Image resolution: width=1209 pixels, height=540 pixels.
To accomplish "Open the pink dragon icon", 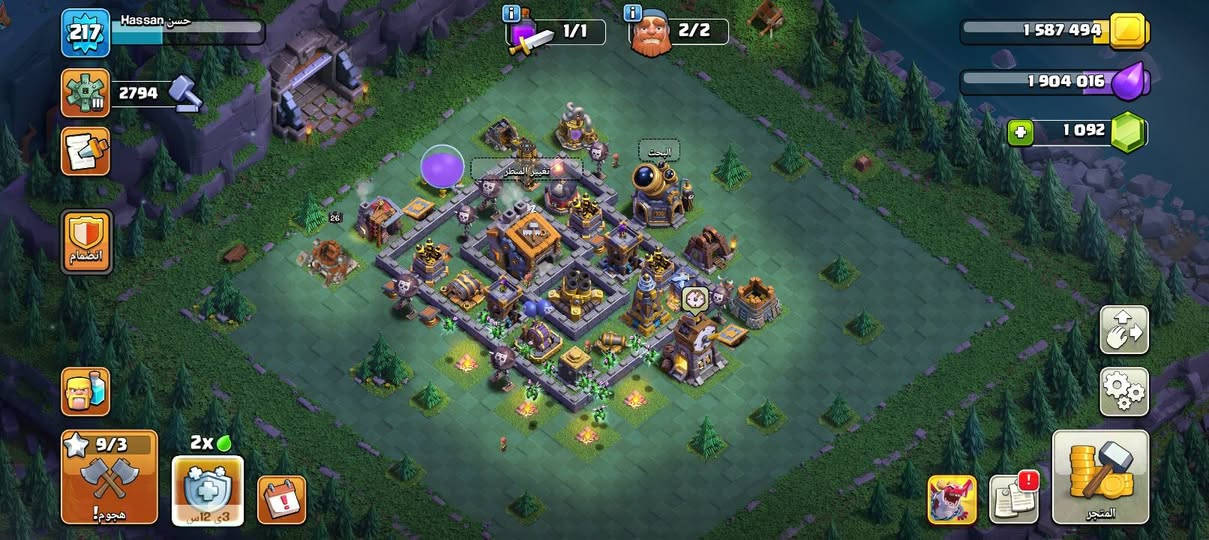I will [x=952, y=498].
